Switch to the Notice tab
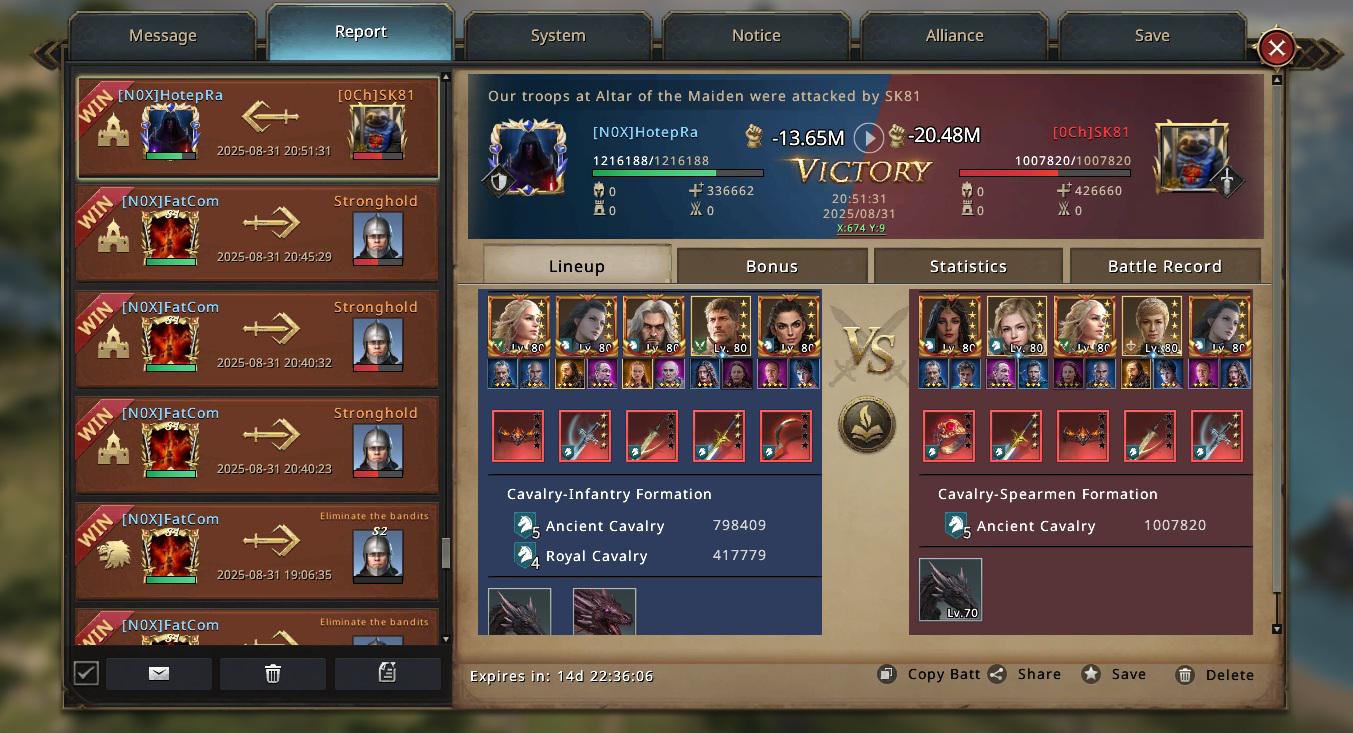The height and width of the screenshot is (733, 1353). tap(756, 36)
